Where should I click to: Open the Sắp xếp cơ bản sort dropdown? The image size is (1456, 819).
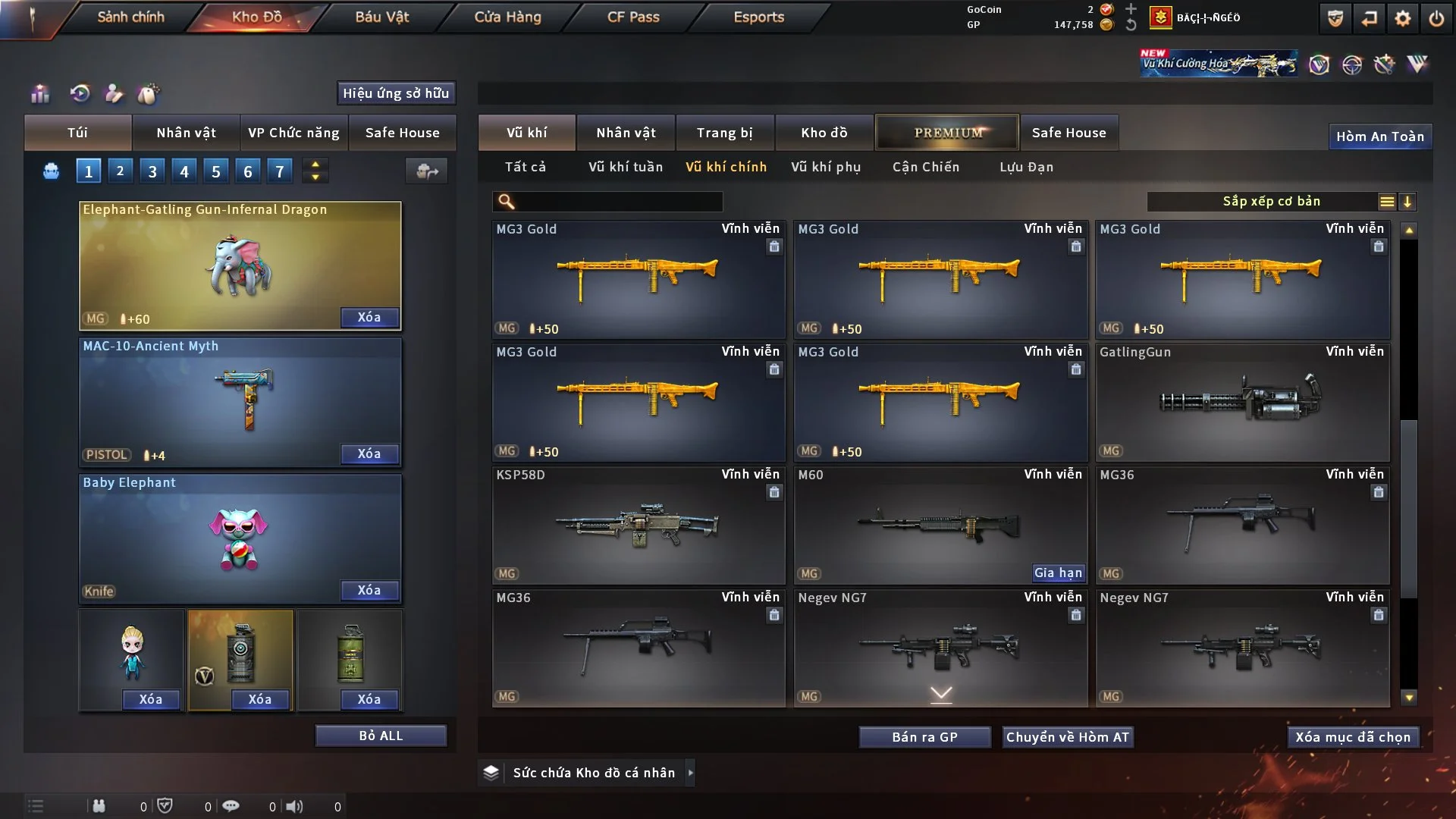[1272, 202]
